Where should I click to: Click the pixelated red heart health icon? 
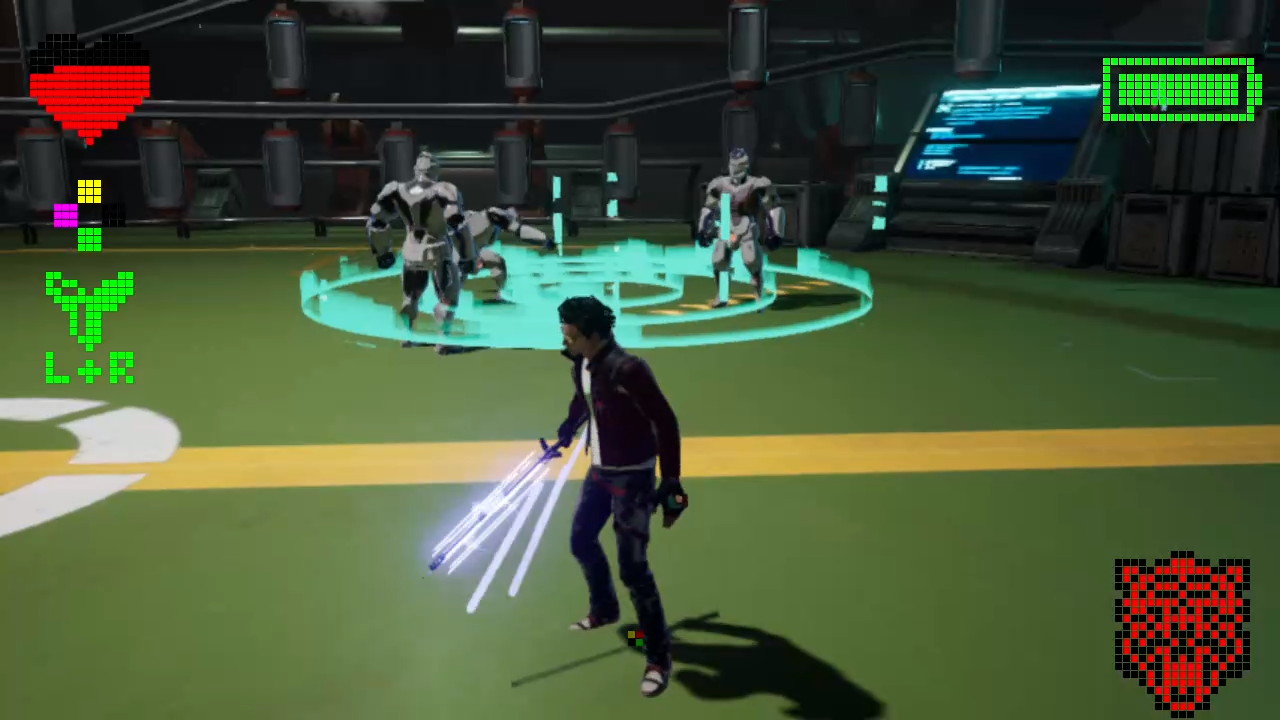(x=88, y=90)
